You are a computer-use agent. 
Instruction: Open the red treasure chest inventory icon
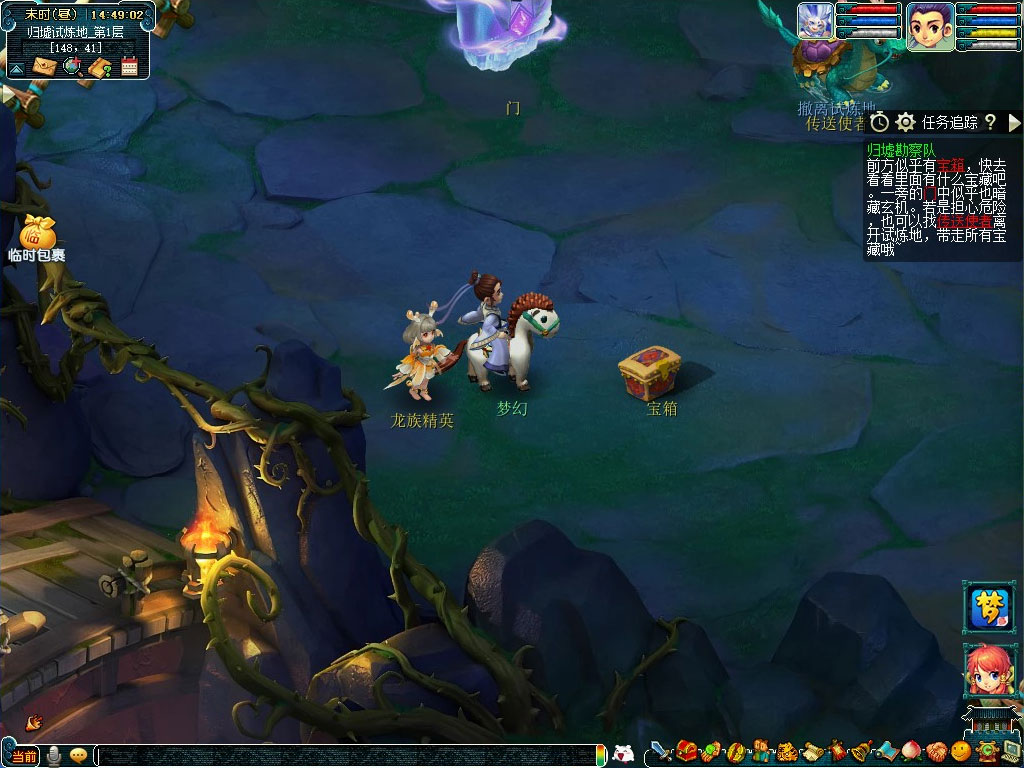(686, 752)
